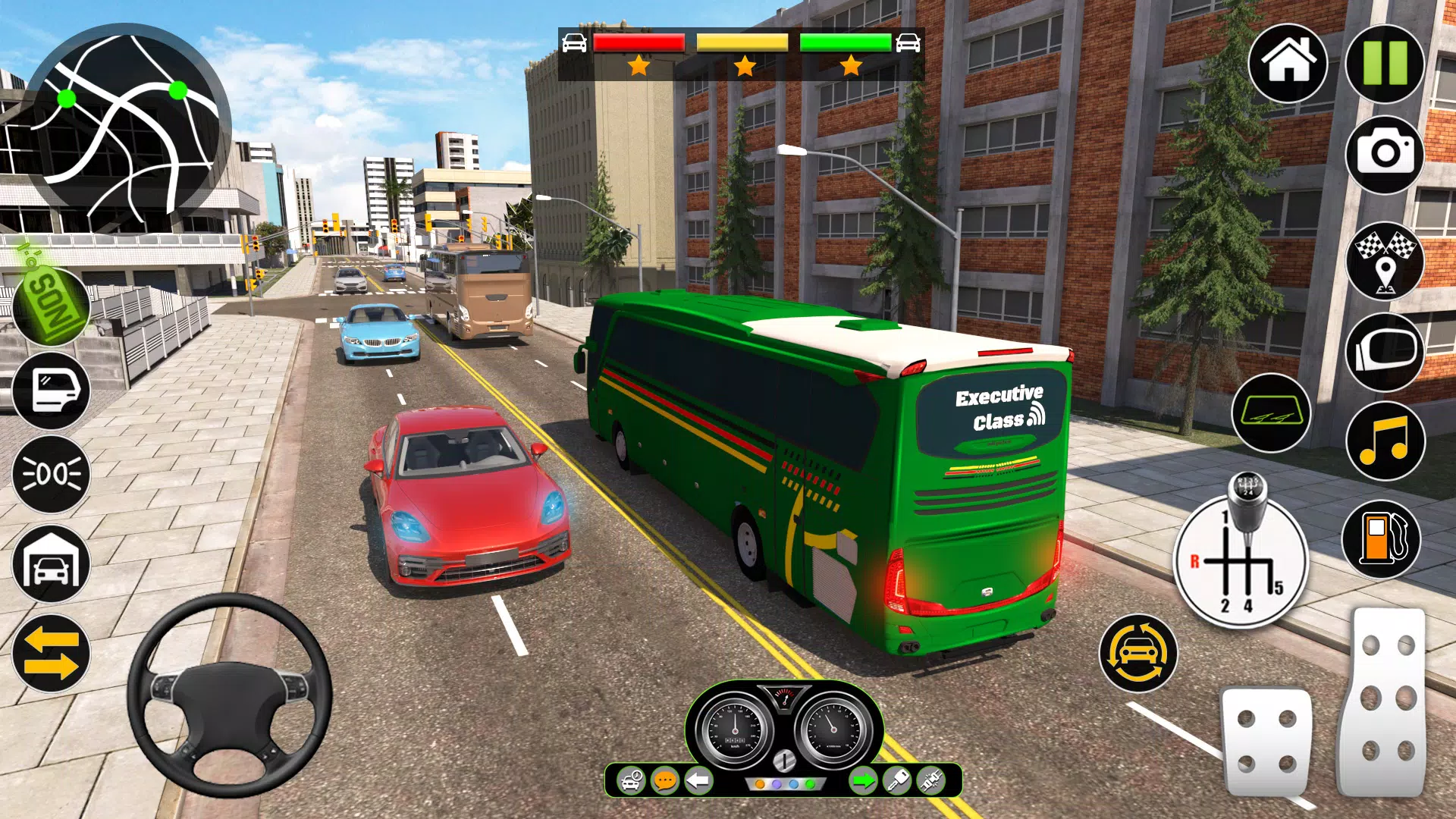Activate the green right turn signal
The height and width of the screenshot is (819, 1456).
pos(862,780)
